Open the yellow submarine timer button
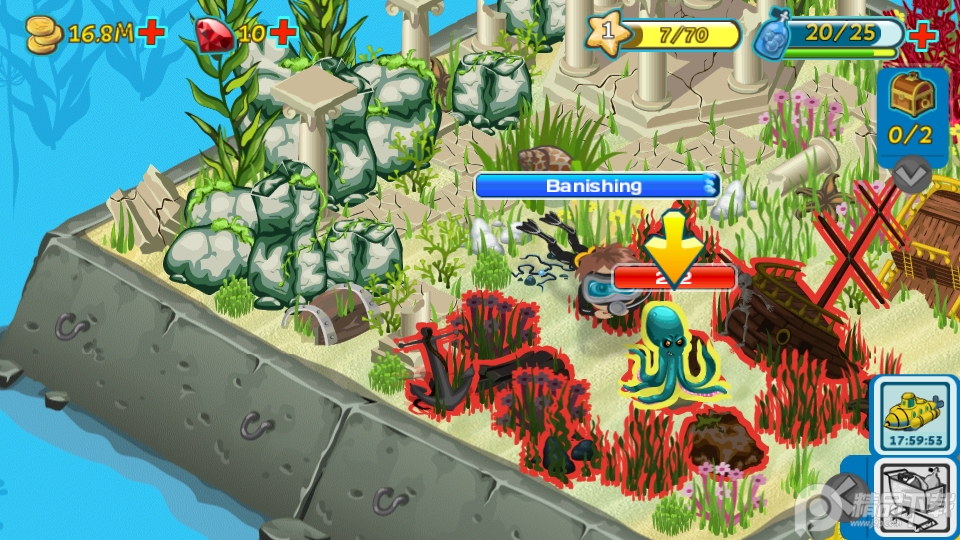Image resolution: width=960 pixels, height=540 pixels. click(x=910, y=415)
